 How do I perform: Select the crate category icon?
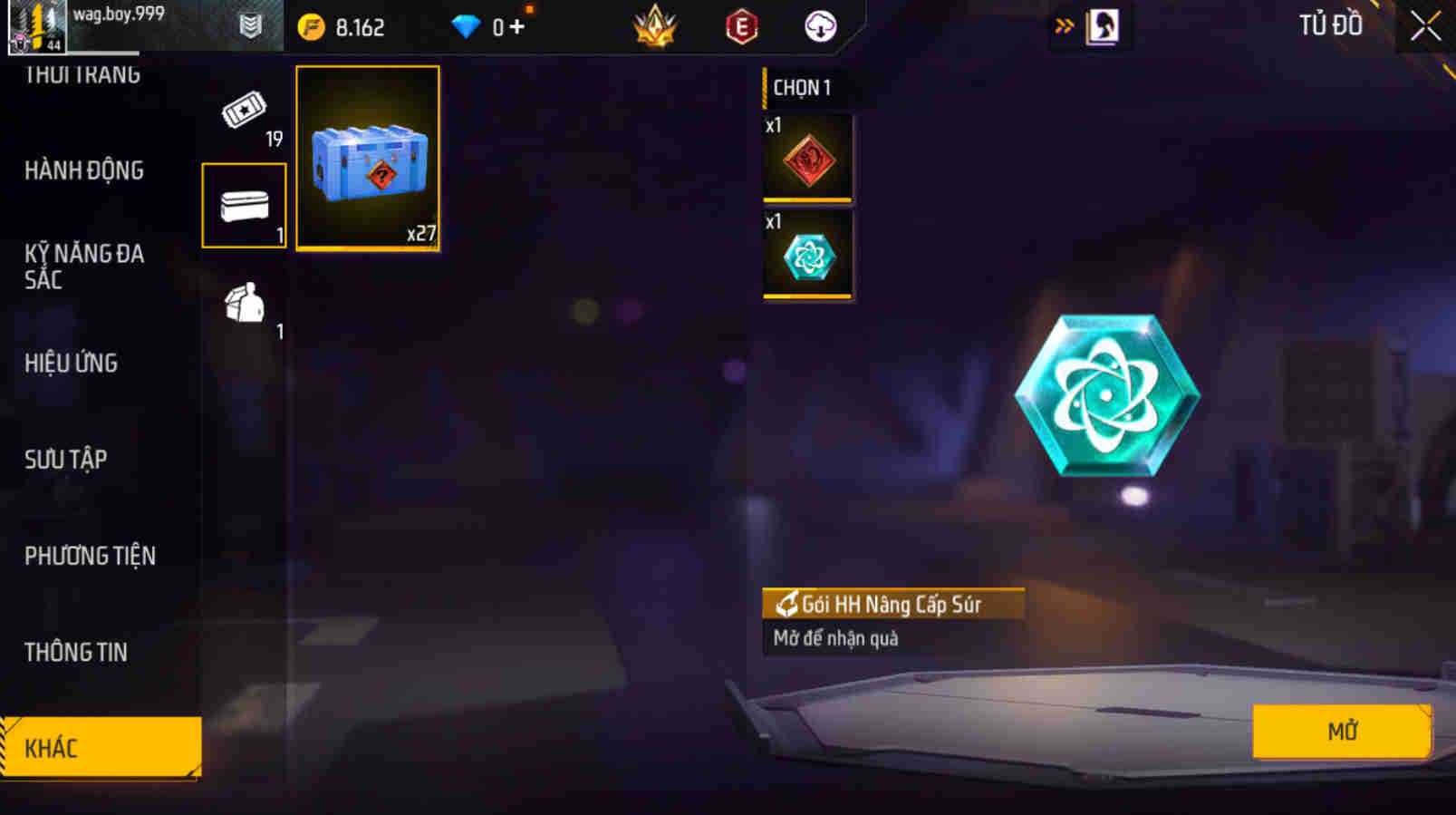pyautogui.click(x=243, y=204)
